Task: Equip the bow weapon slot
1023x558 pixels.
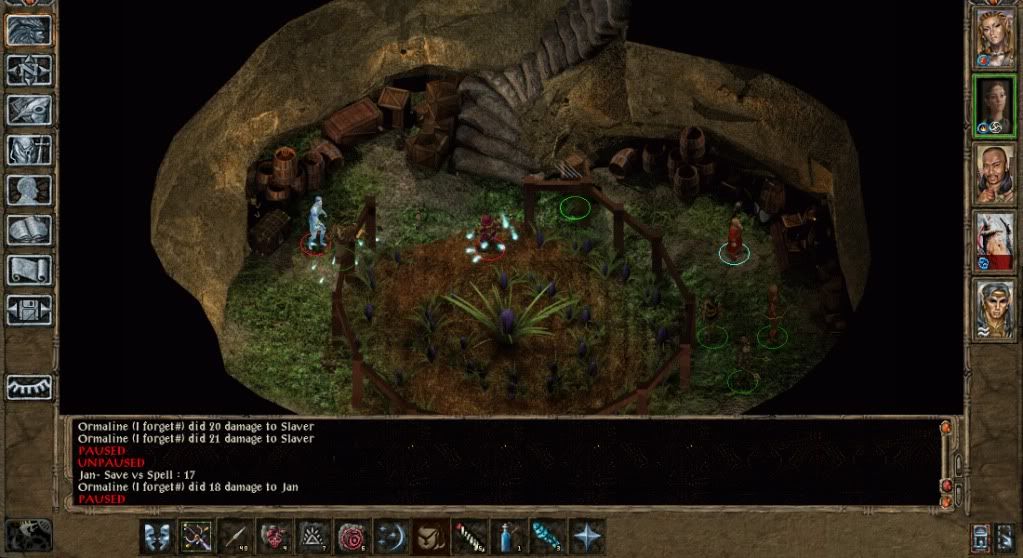Action: pyautogui.click(x=196, y=536)
